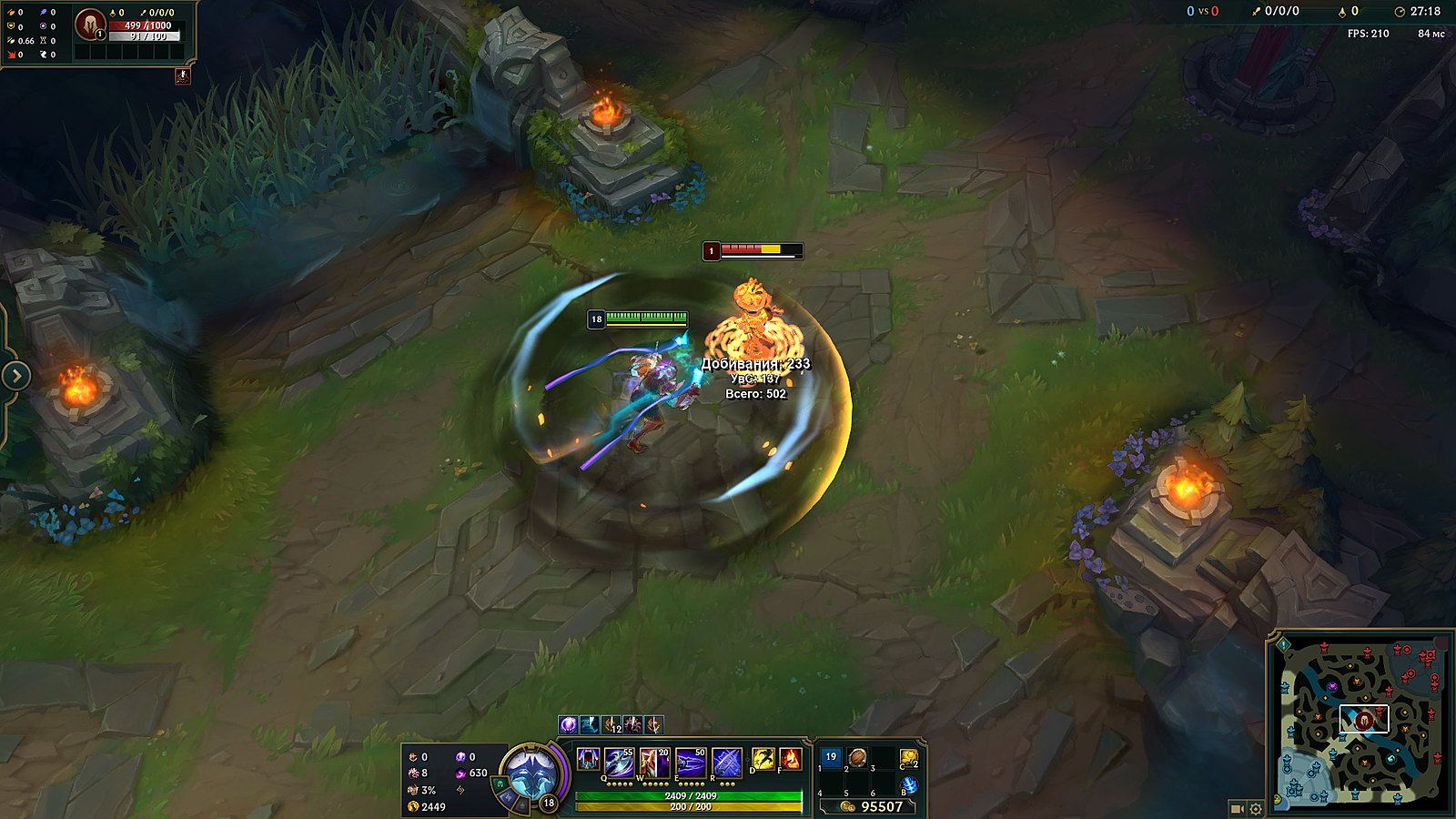Click the passive ability icon
Screen dimensions: 1456x819
588,759
